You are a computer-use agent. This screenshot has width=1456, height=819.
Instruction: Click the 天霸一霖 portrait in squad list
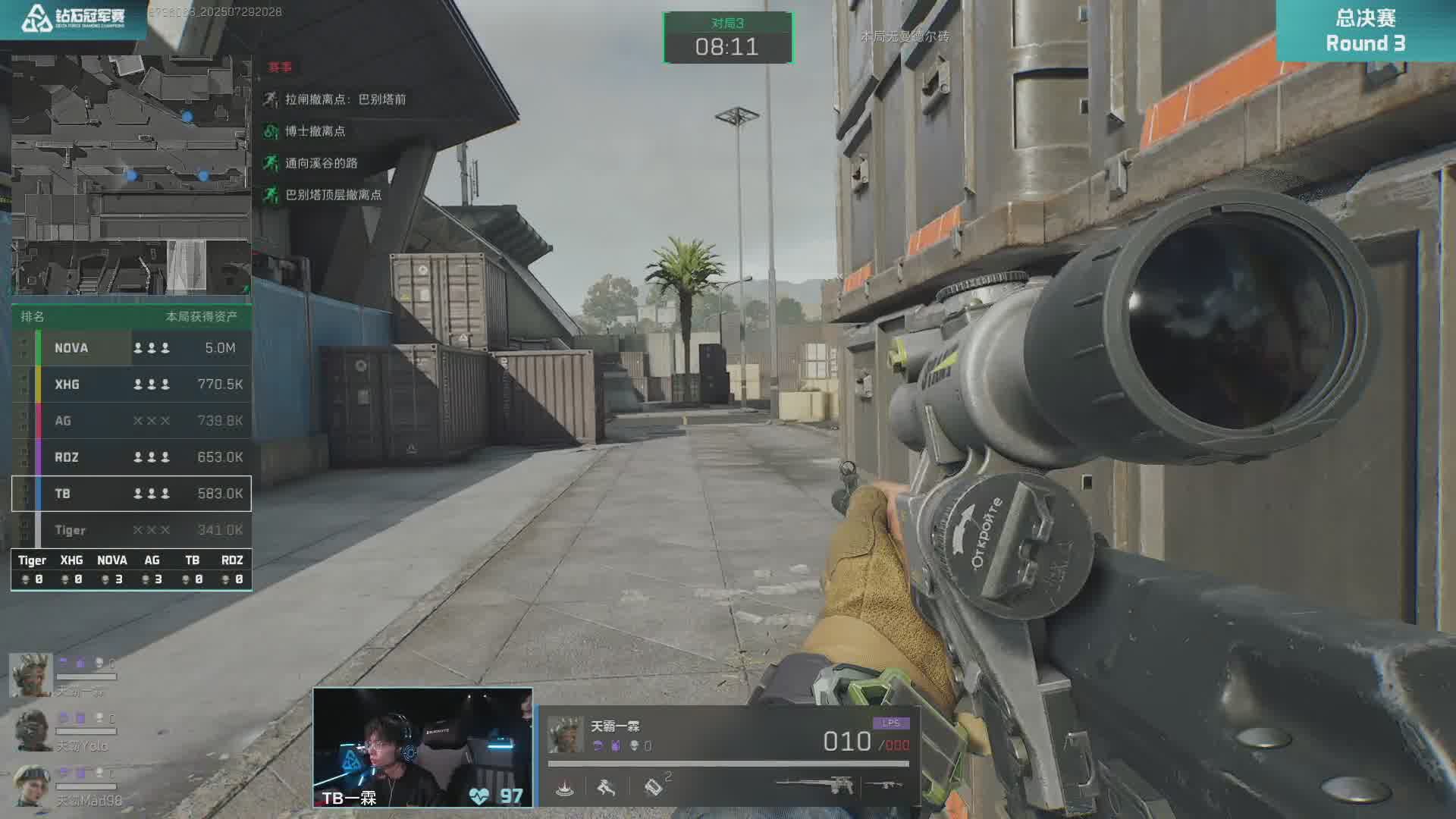coord(30,675)
